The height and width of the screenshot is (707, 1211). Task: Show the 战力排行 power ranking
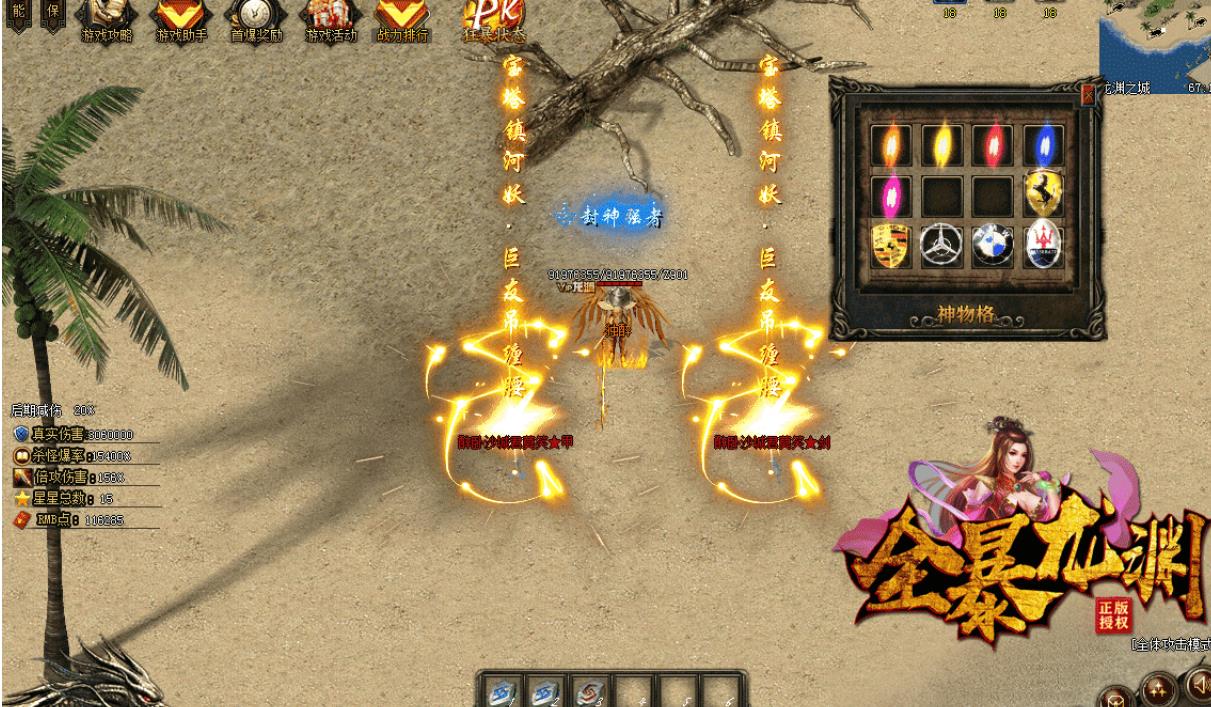point(403,17)
